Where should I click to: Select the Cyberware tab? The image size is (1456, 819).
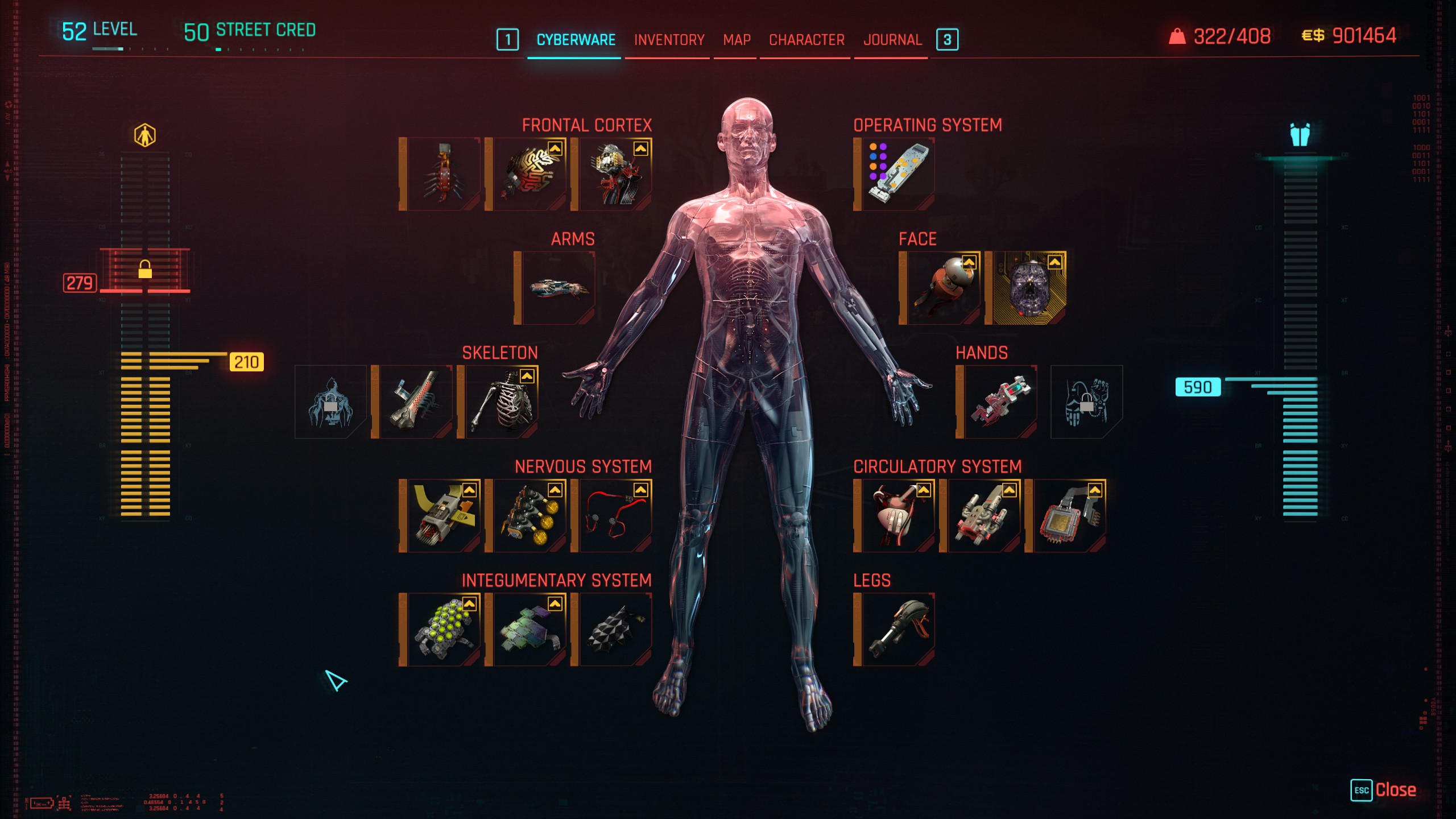(x=576, y=40)
